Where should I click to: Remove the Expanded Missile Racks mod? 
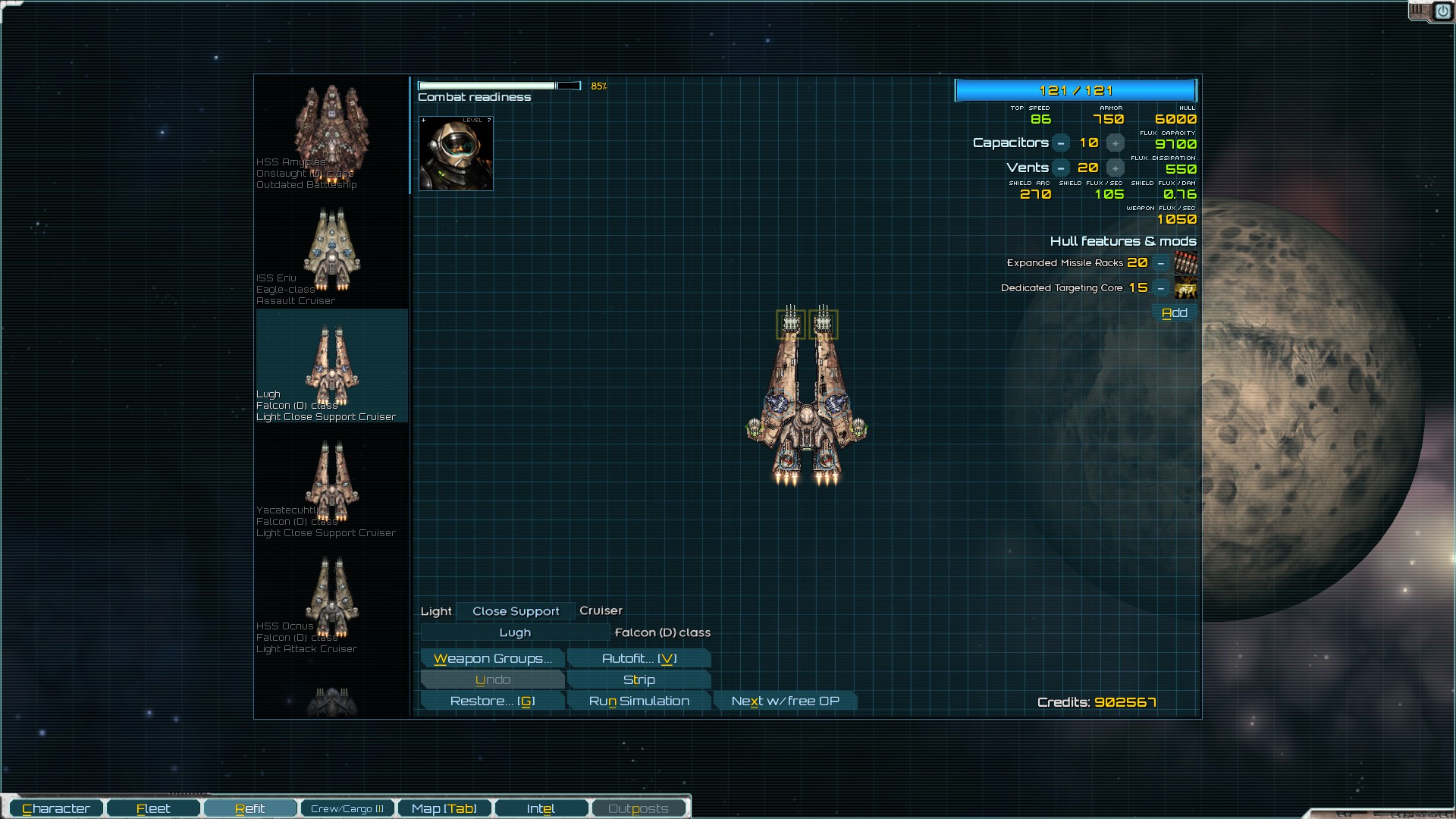(x=1160, y=263)
